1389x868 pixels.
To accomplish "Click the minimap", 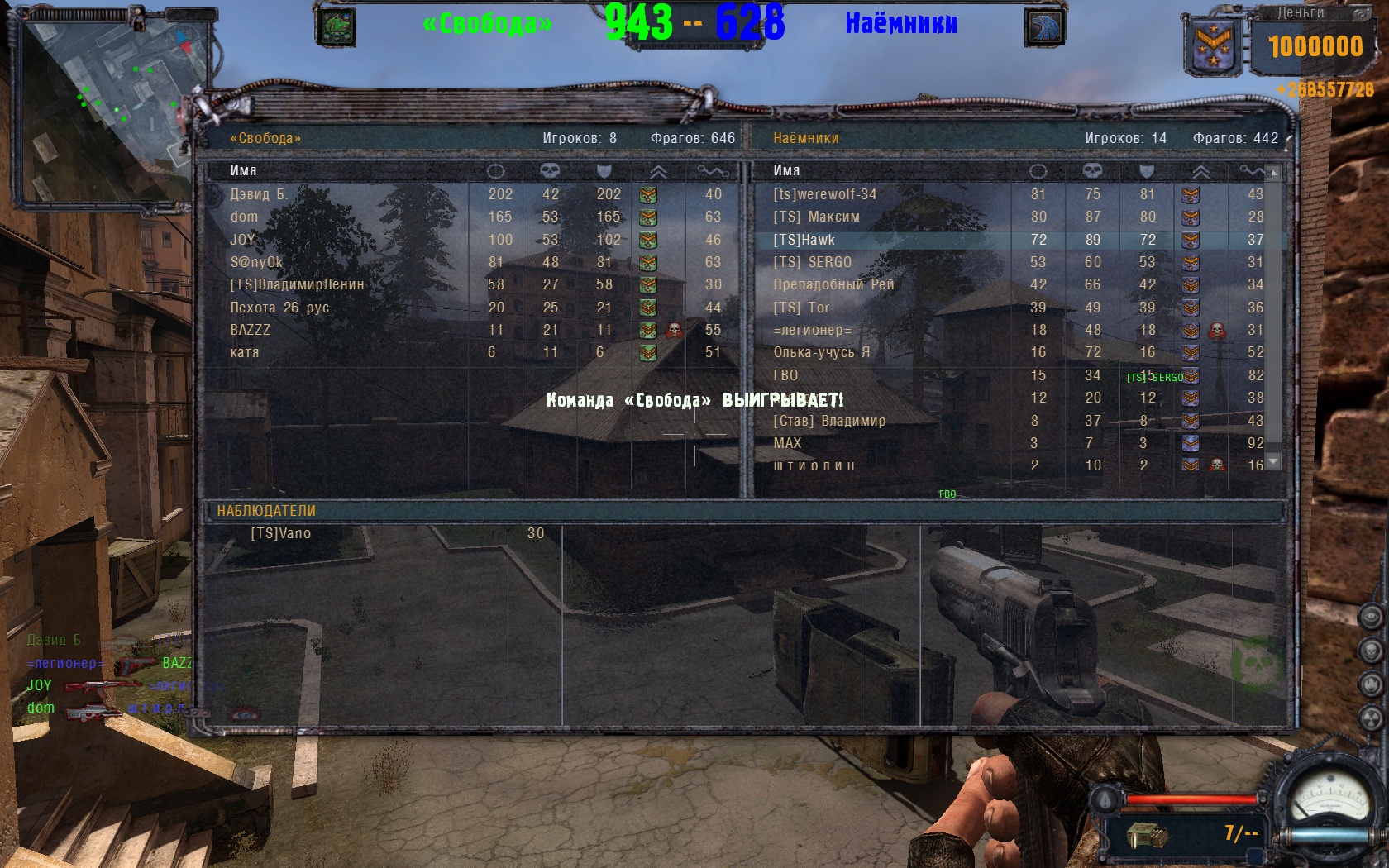I will tap(112, 103).
